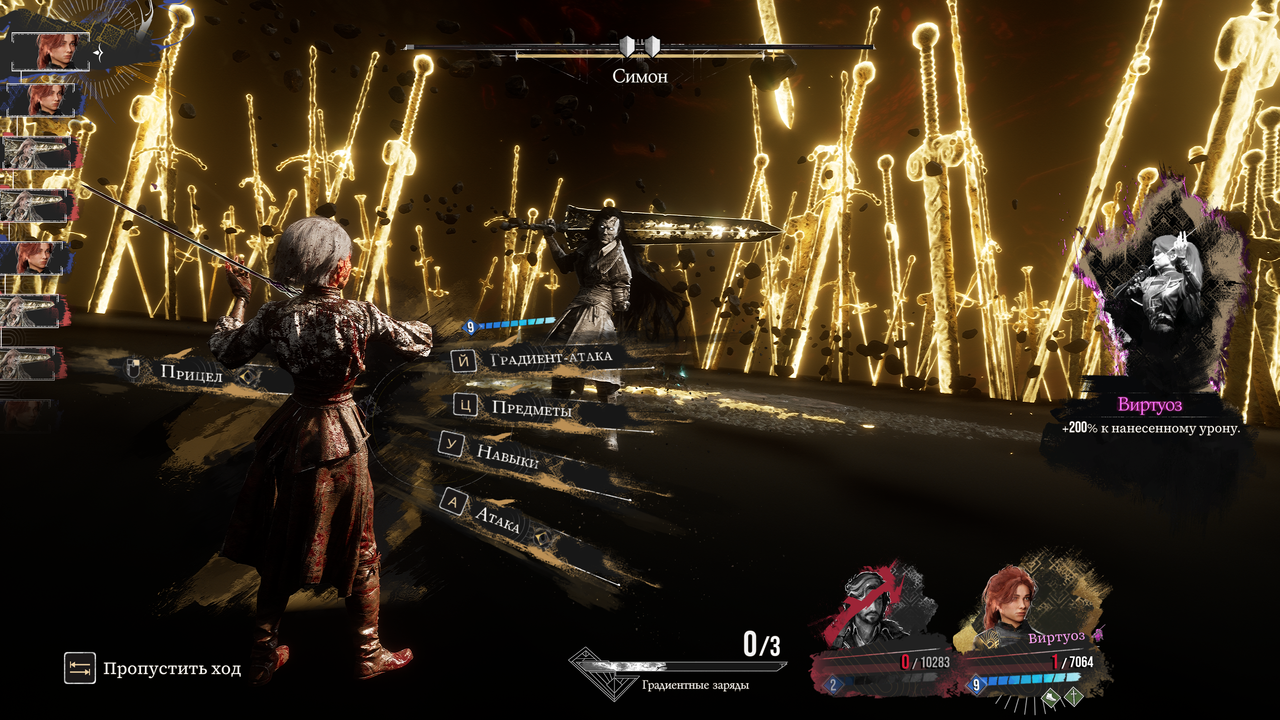Open the Предметы items menu
1280x720 pixels.
pyautogui.click(x=531, y=407)
